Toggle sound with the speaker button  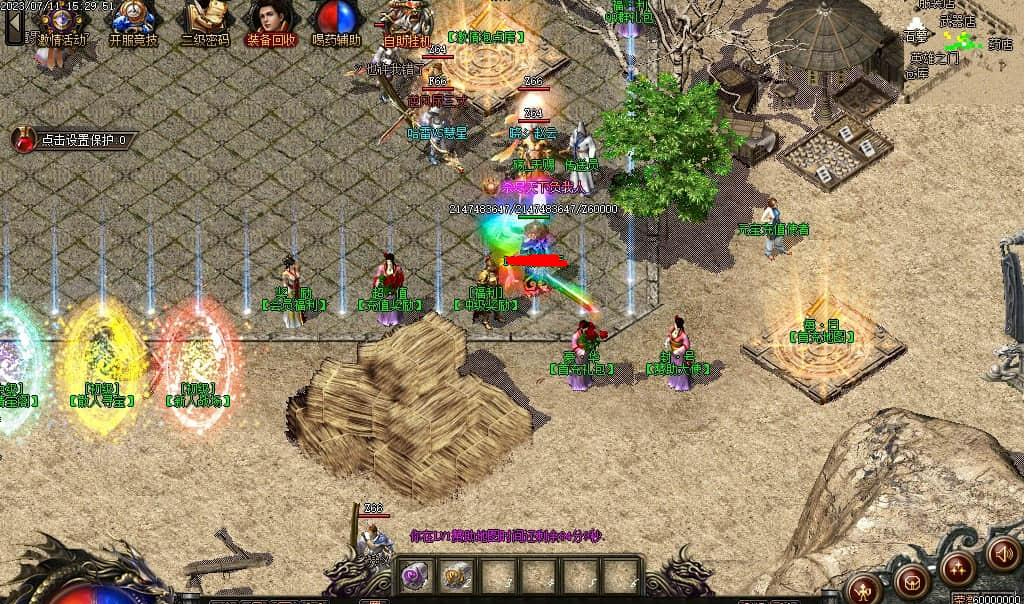[1003, 553]
